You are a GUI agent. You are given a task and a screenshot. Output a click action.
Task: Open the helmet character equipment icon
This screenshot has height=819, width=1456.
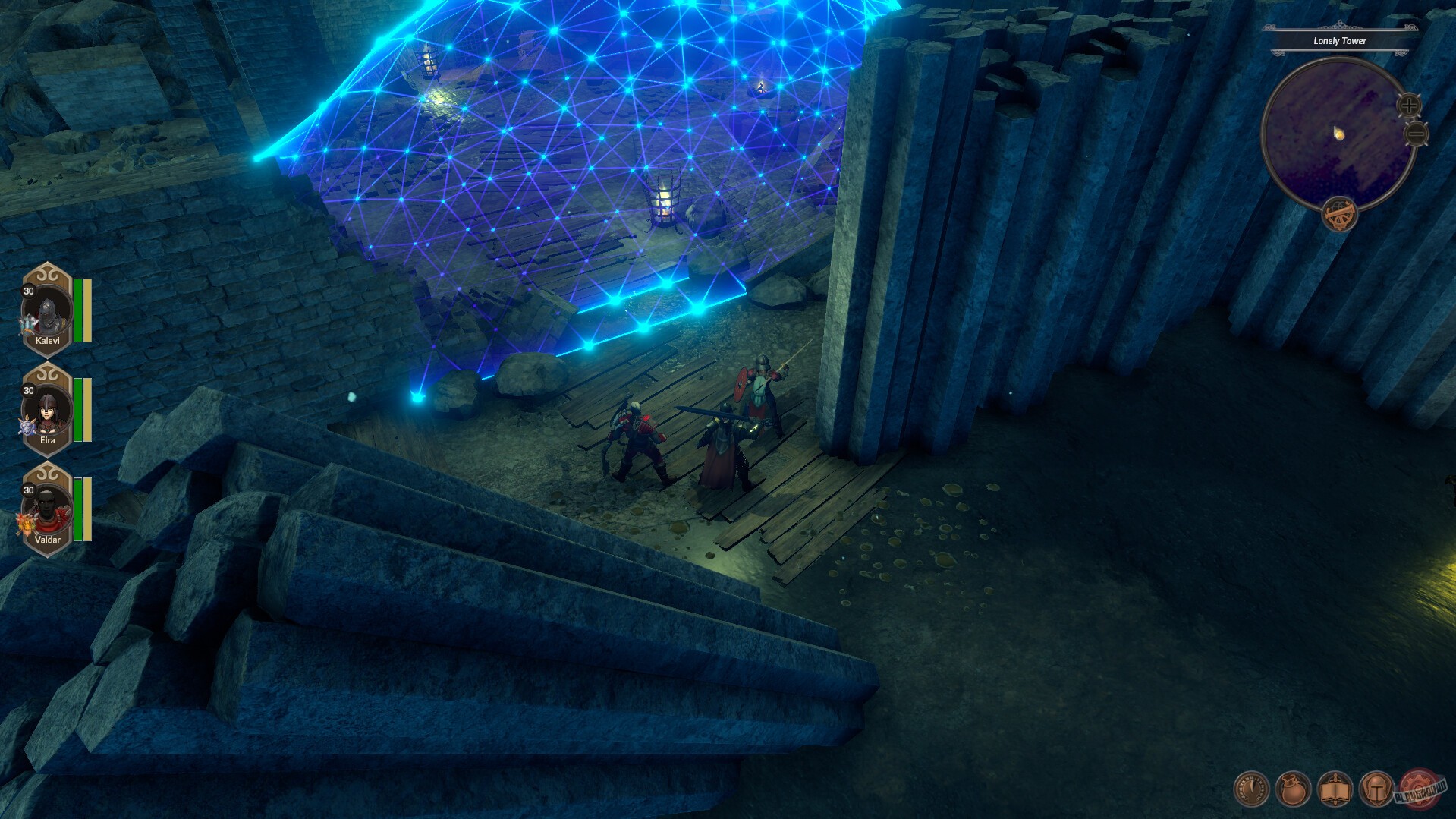coord(1377,789)
